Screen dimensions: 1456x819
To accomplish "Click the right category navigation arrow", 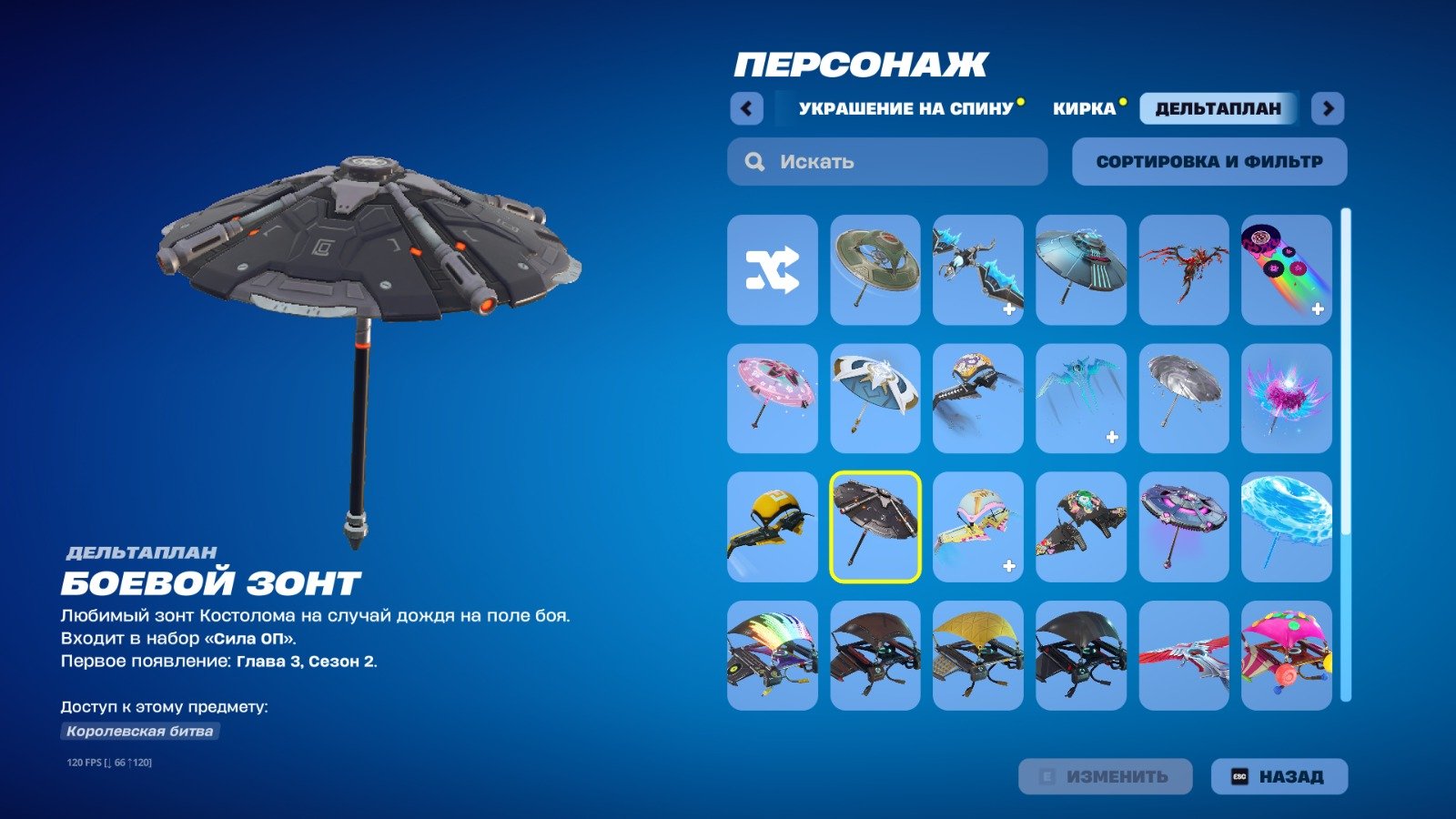I will coord(1329,107).
